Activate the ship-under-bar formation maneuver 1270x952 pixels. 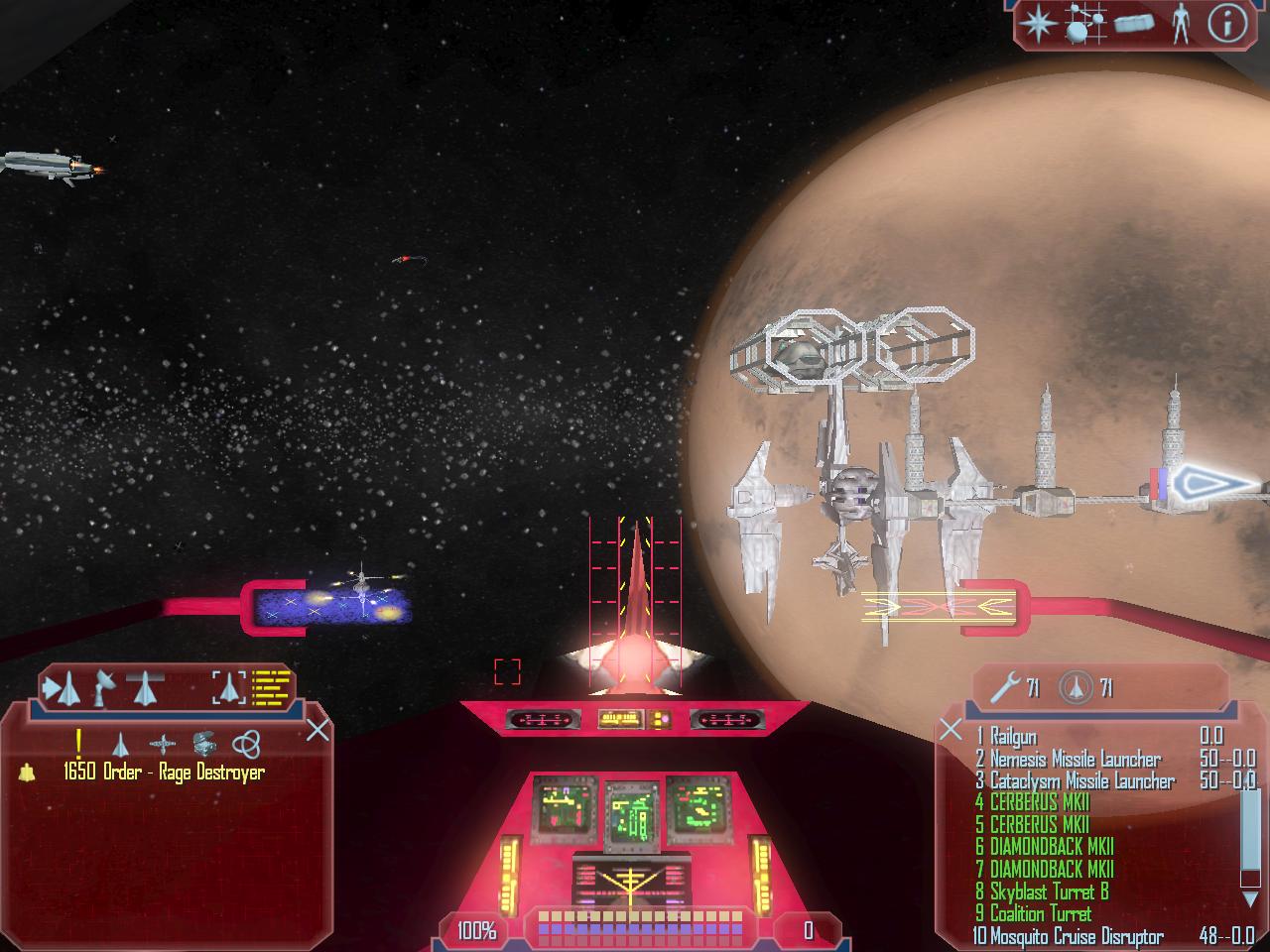[x=145, y=686]
